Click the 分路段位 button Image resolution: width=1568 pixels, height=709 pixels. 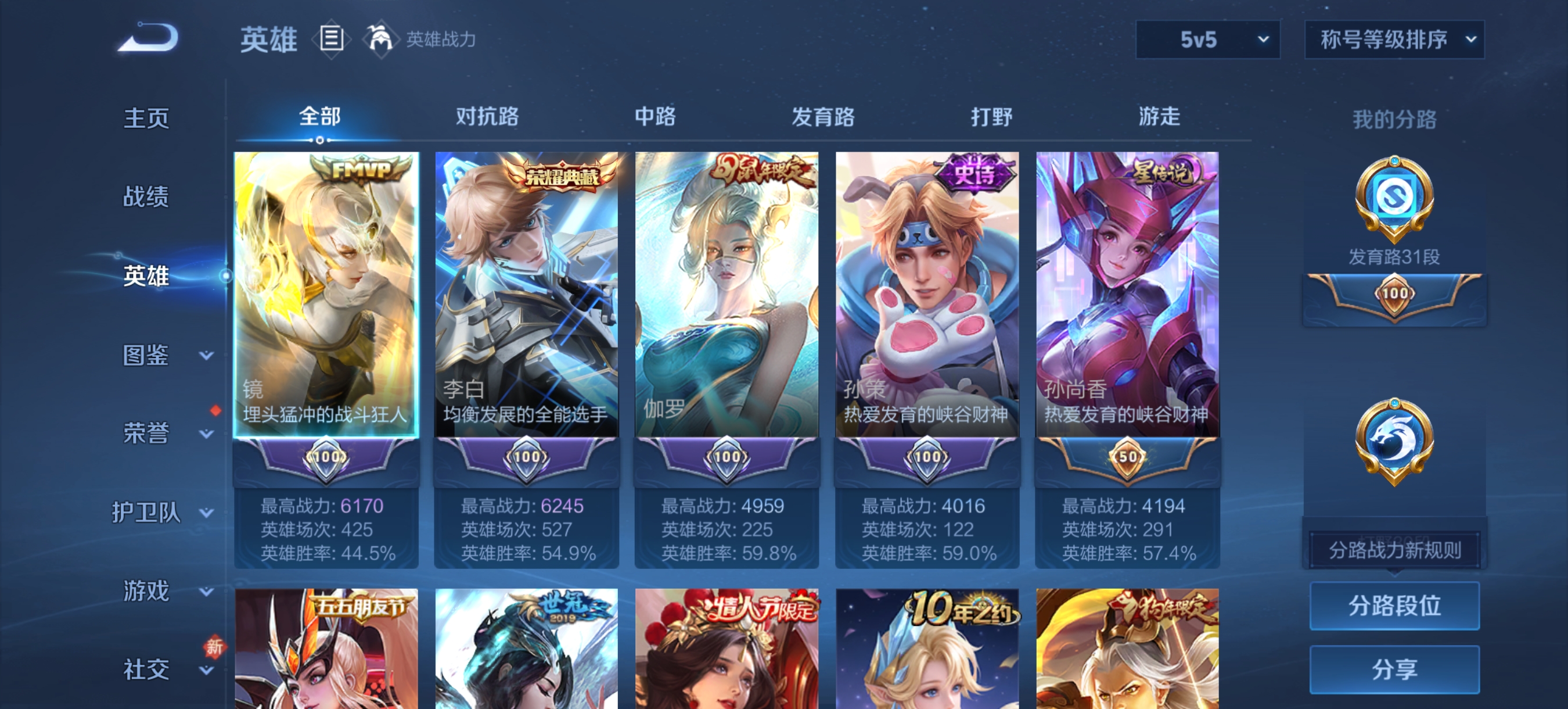1394,606
